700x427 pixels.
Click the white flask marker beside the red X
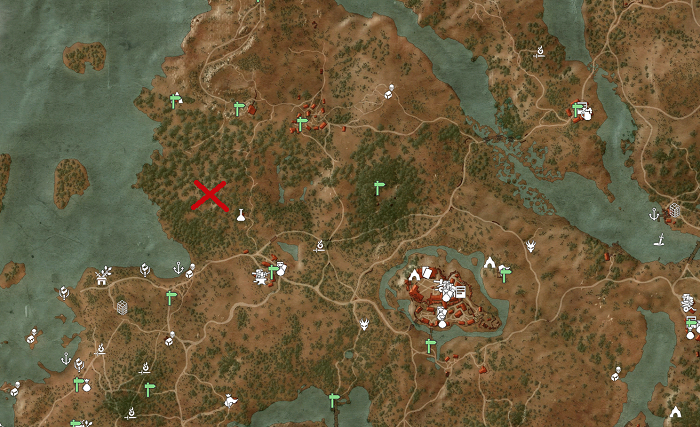(x=240, y=214)
